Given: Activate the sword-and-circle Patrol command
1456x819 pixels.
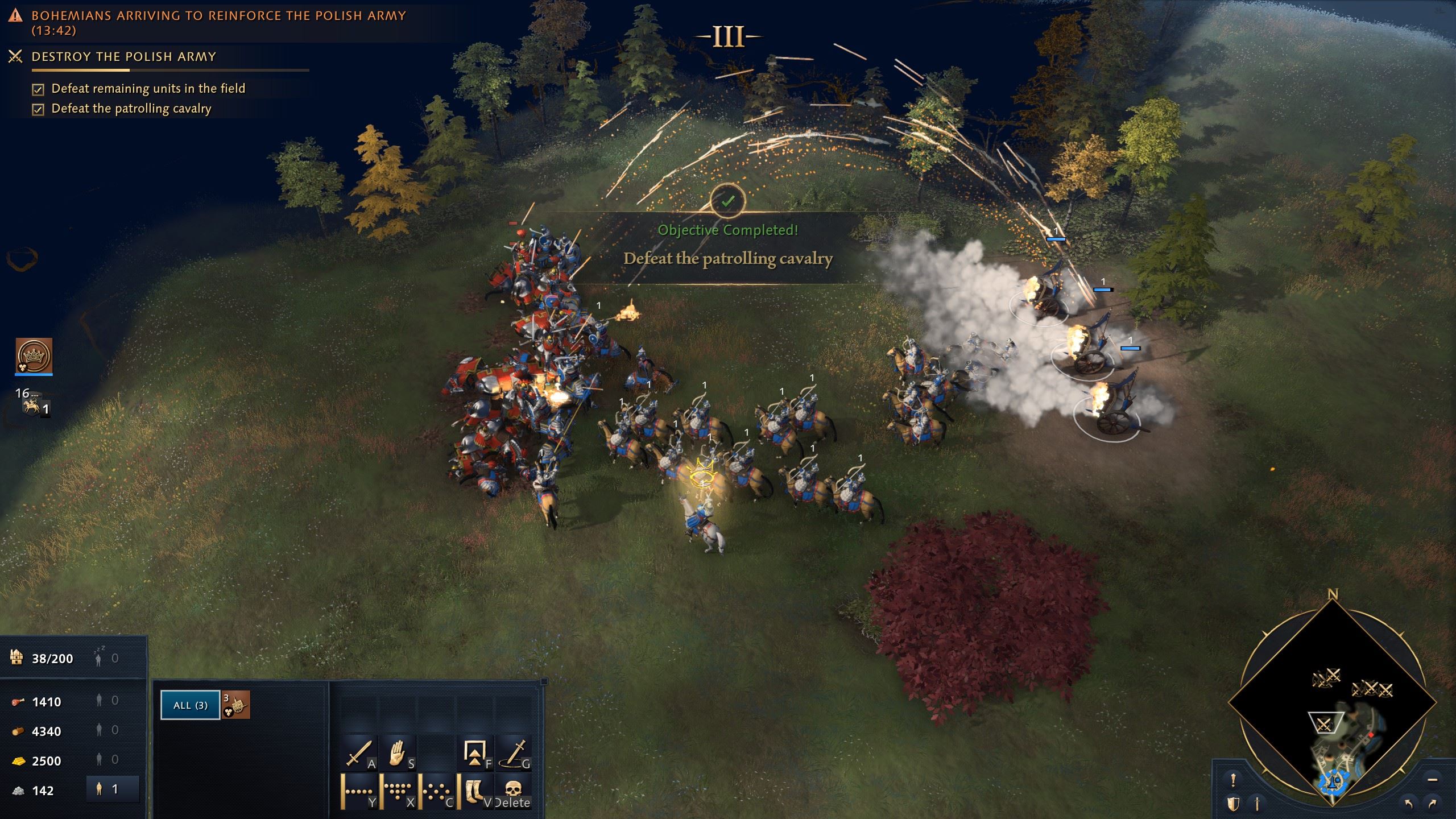Looking at the screenshot, I should tap(514, 754).
